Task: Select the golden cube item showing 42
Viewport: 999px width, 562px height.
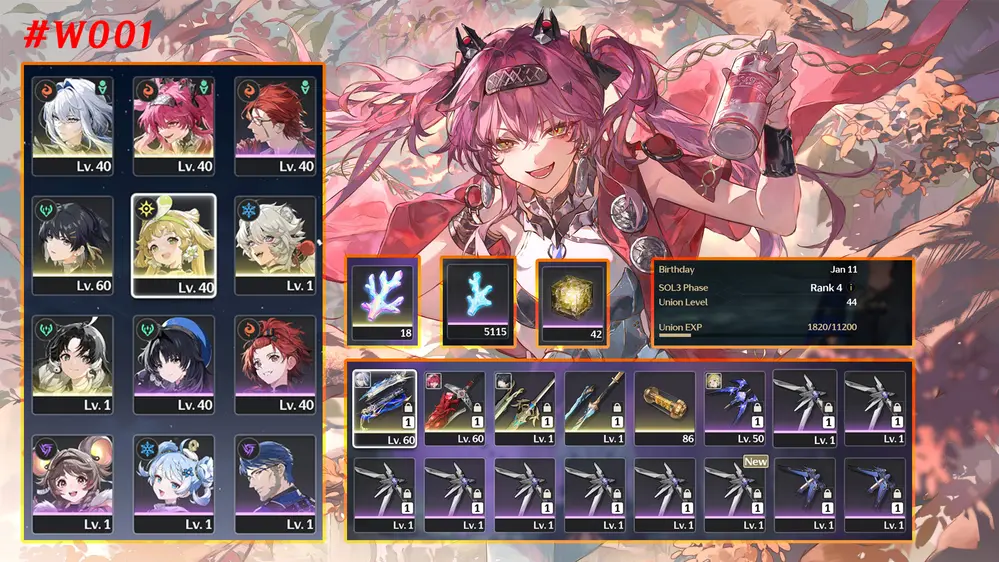Action: point(573,301)
